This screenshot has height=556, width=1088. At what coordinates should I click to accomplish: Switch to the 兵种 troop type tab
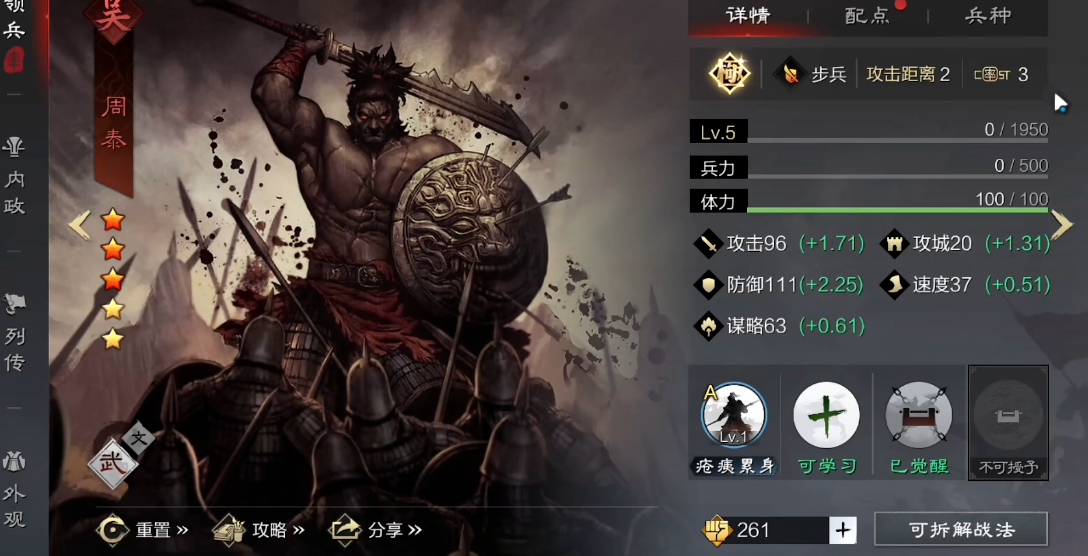click(x=987, y=16)
